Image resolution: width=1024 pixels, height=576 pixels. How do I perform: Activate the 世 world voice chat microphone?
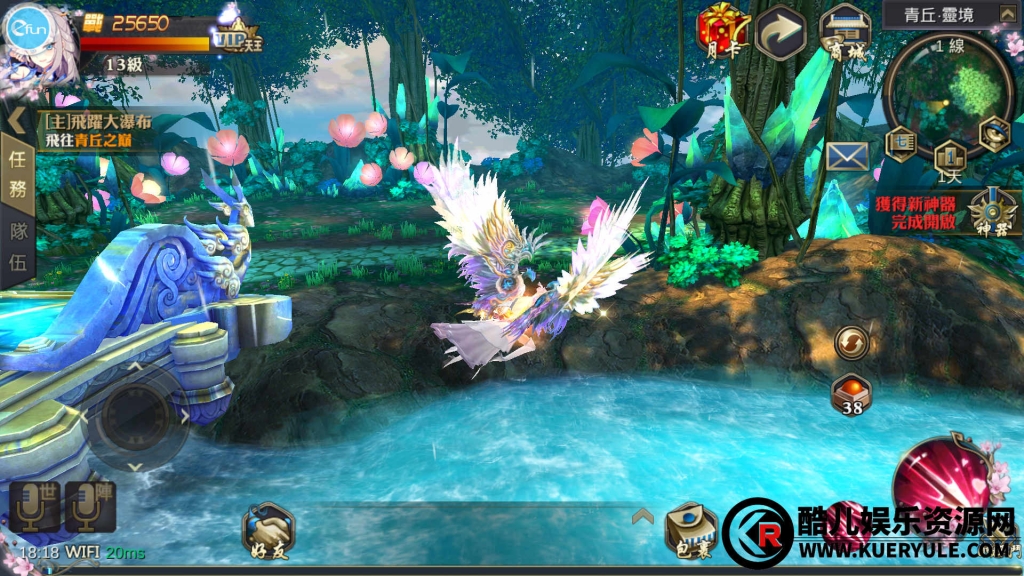[x=35, y=506]
